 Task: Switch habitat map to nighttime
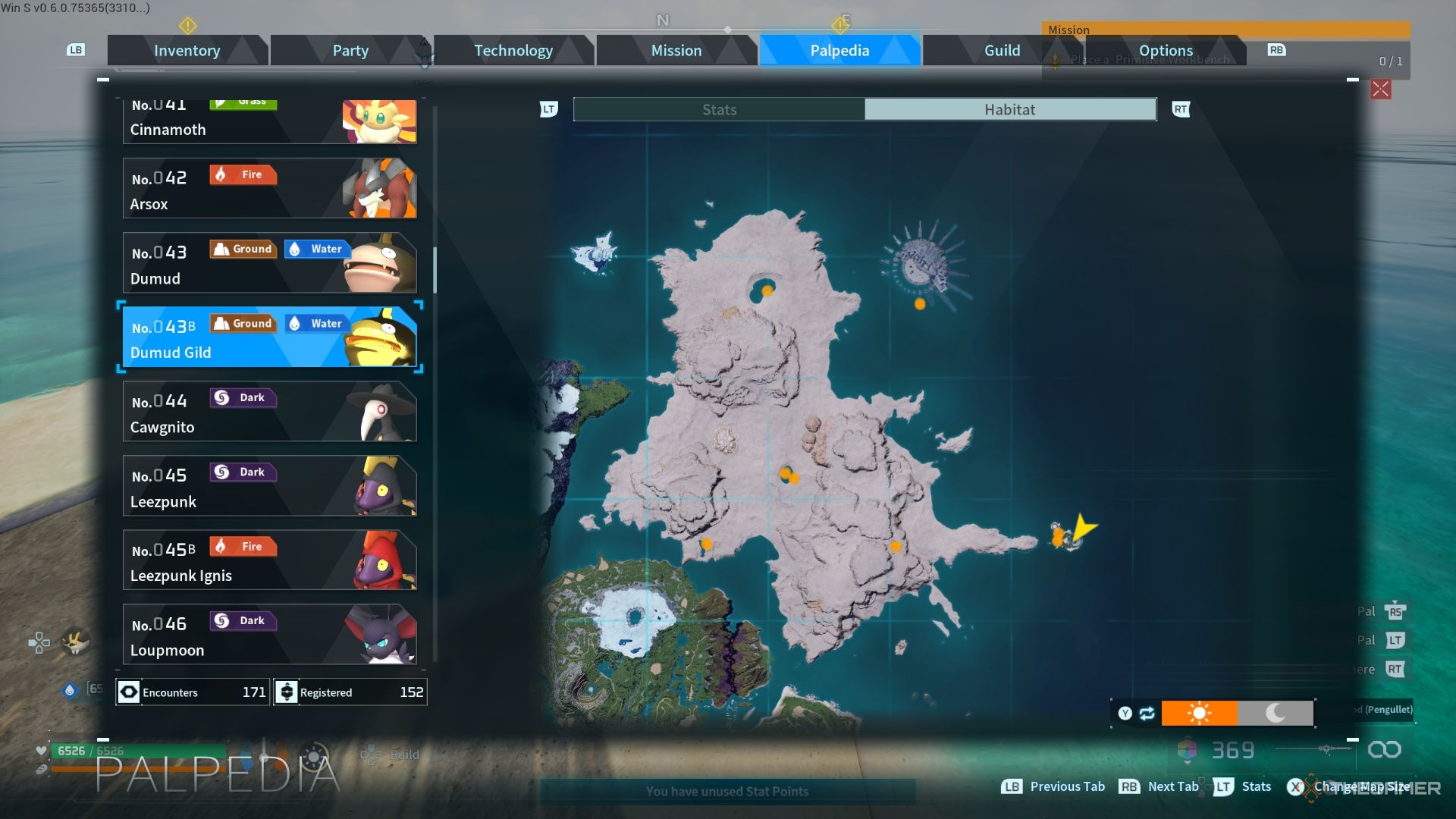pyautogui.click(x=1275, y=714)
